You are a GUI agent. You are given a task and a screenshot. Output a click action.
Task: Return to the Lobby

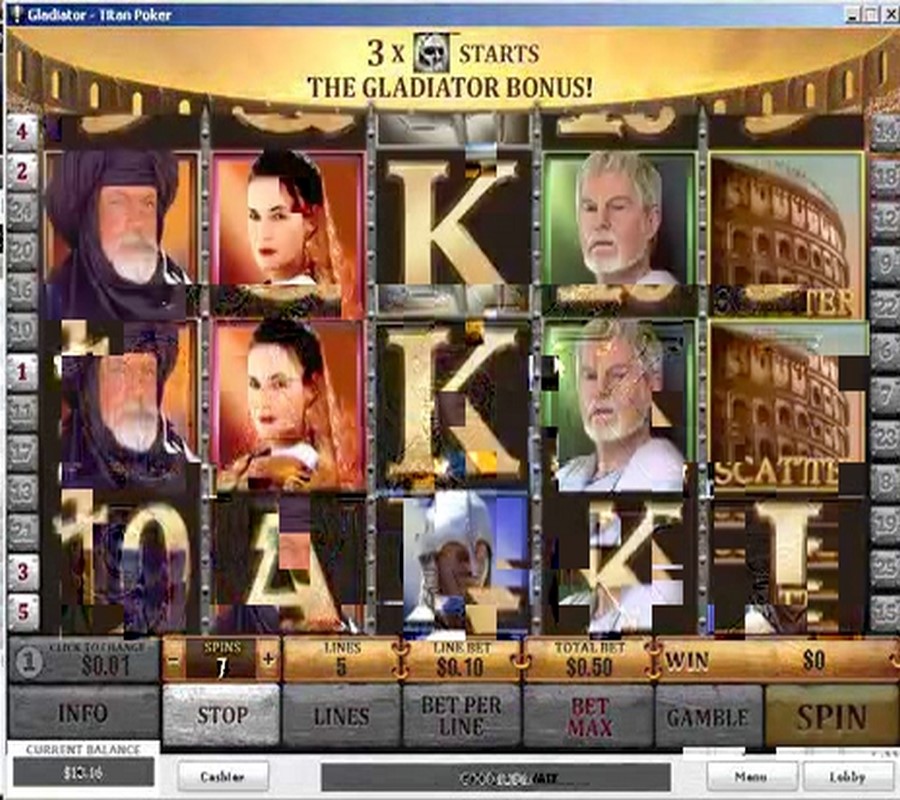click(x=847, y=776)
